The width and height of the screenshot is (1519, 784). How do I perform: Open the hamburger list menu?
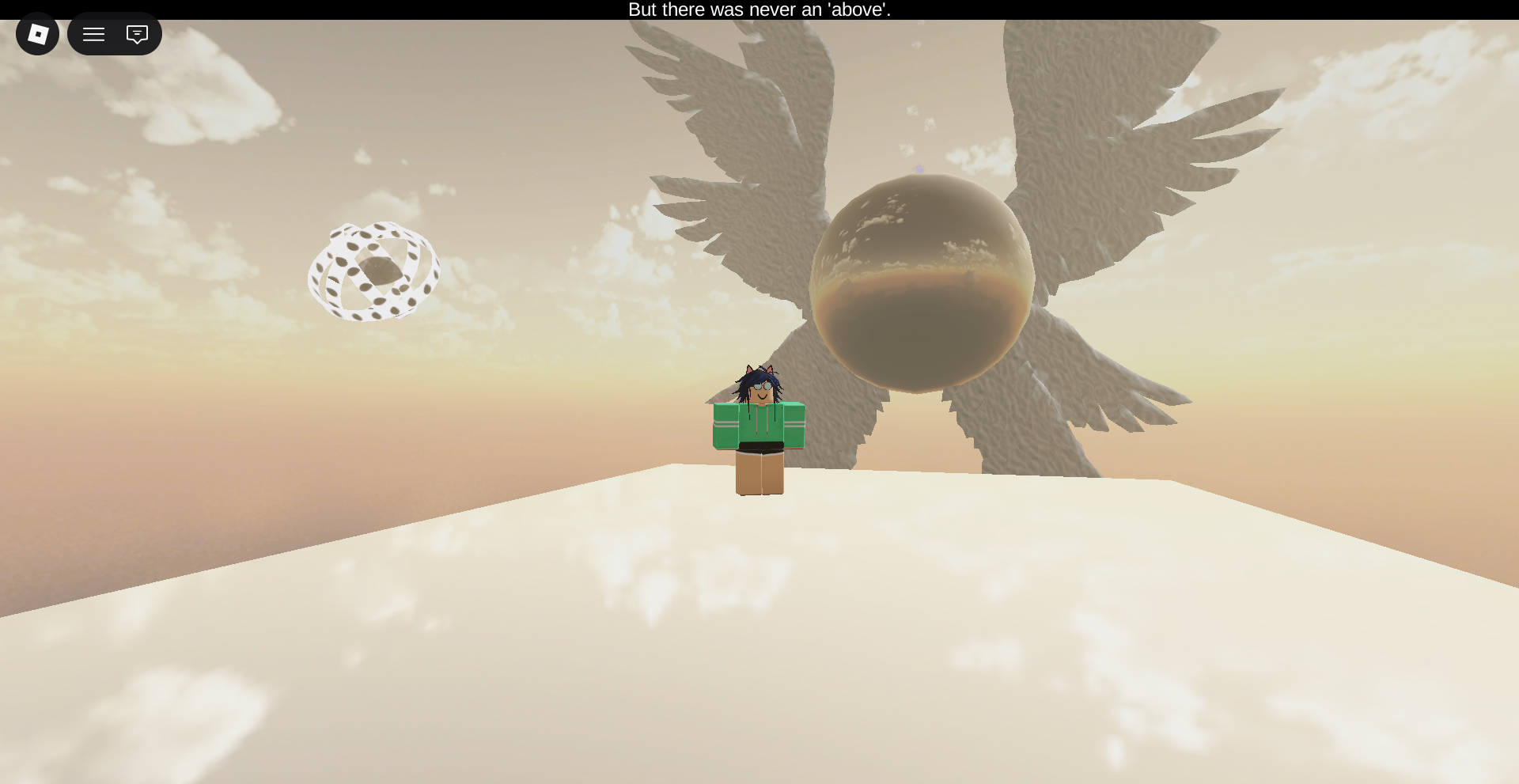(x=94, y=34)
